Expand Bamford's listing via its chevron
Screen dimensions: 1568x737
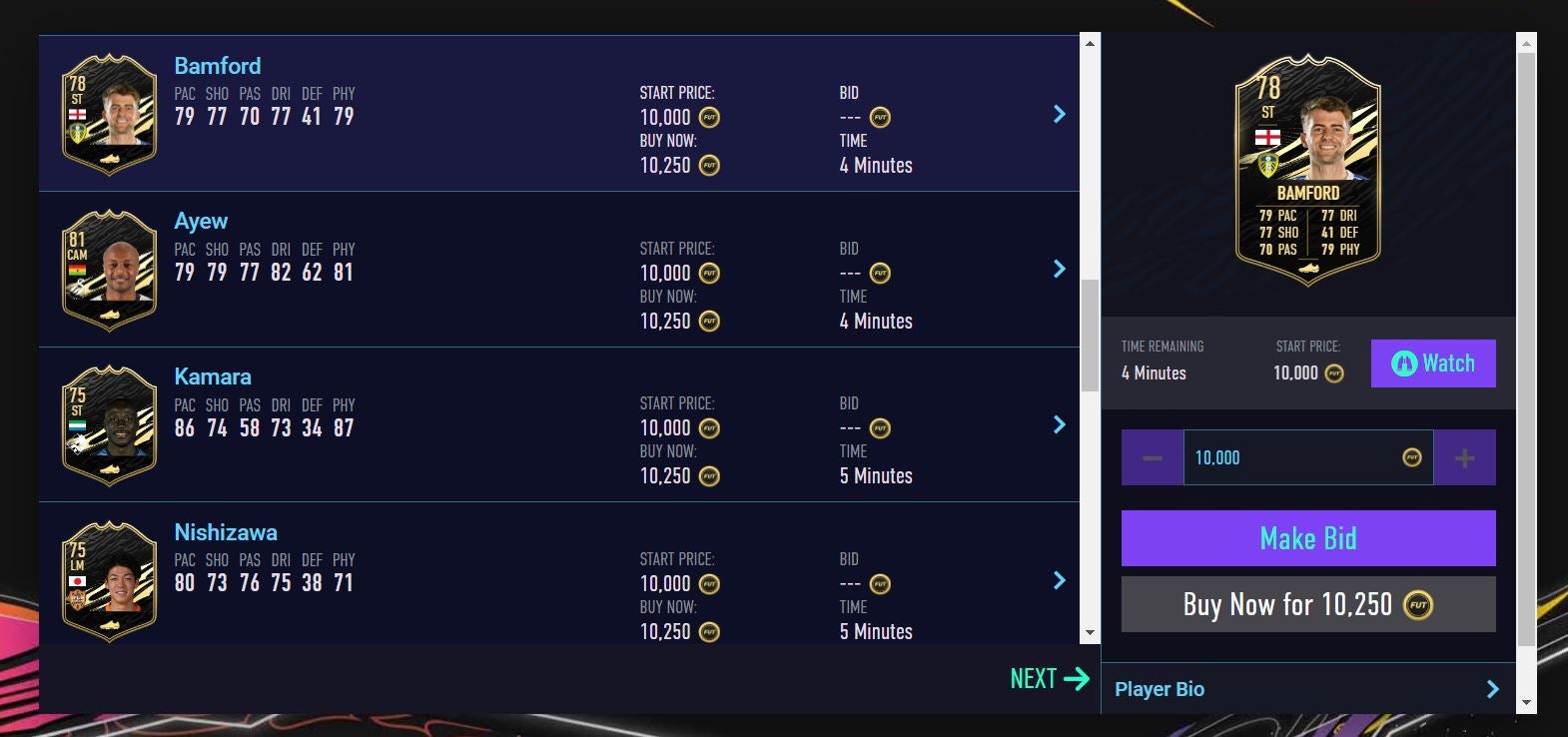tap(1059, 114)
